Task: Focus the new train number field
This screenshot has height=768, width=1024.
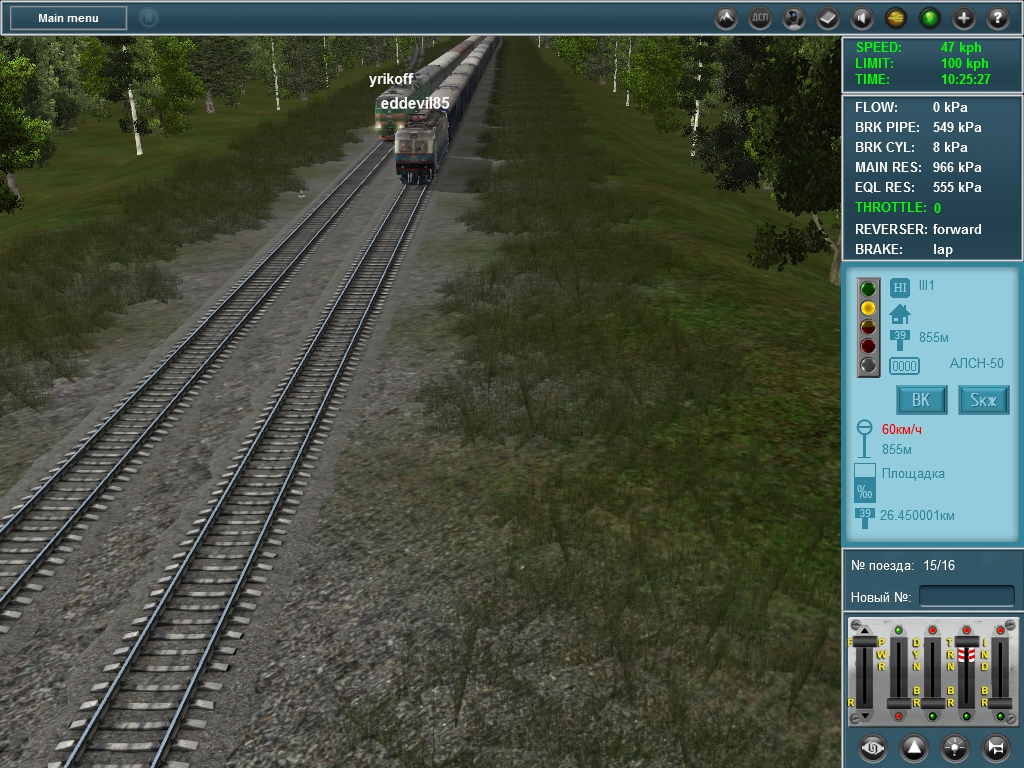Action: pos(966,597)
